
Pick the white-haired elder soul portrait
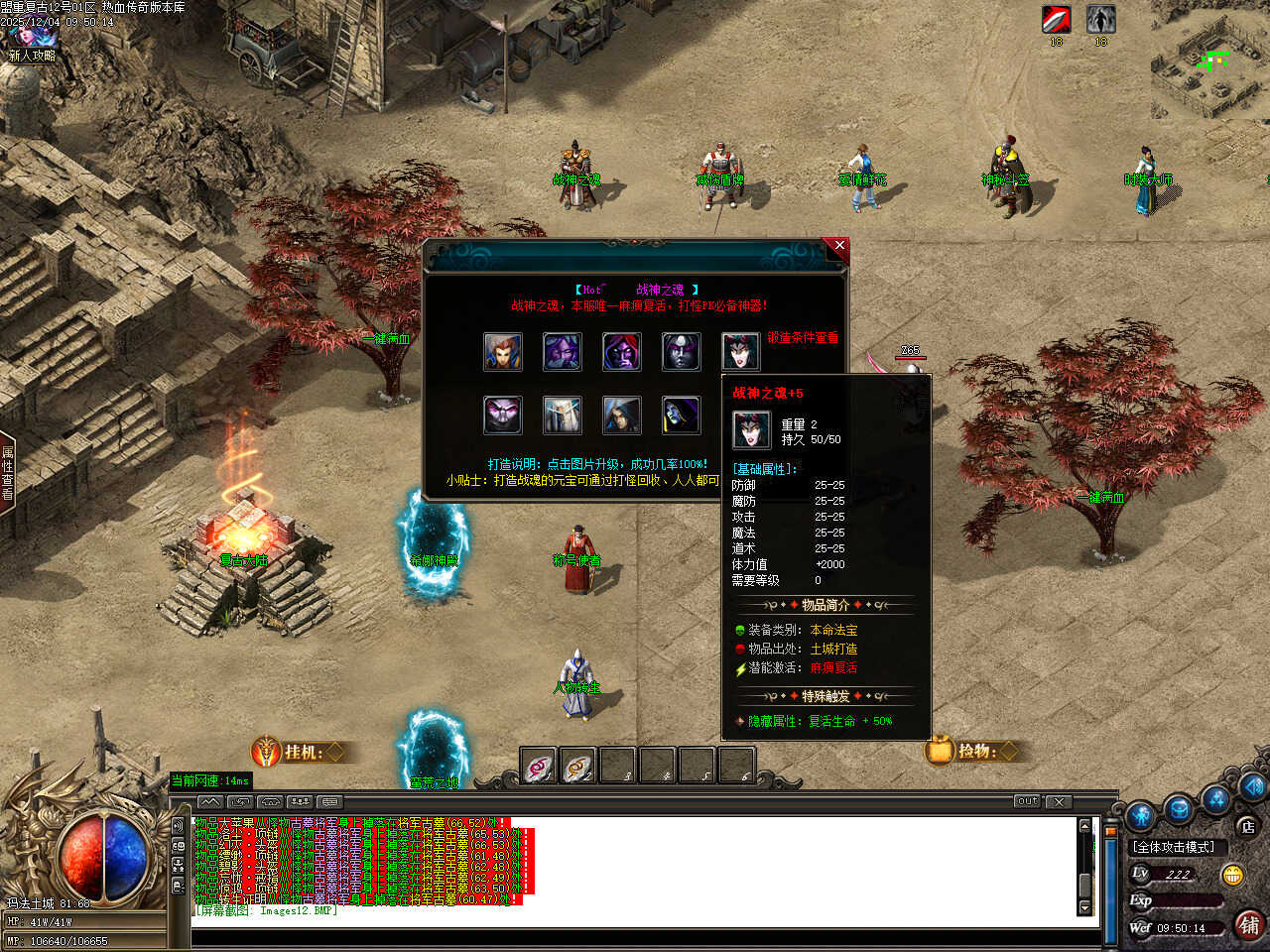click(563, 416)
